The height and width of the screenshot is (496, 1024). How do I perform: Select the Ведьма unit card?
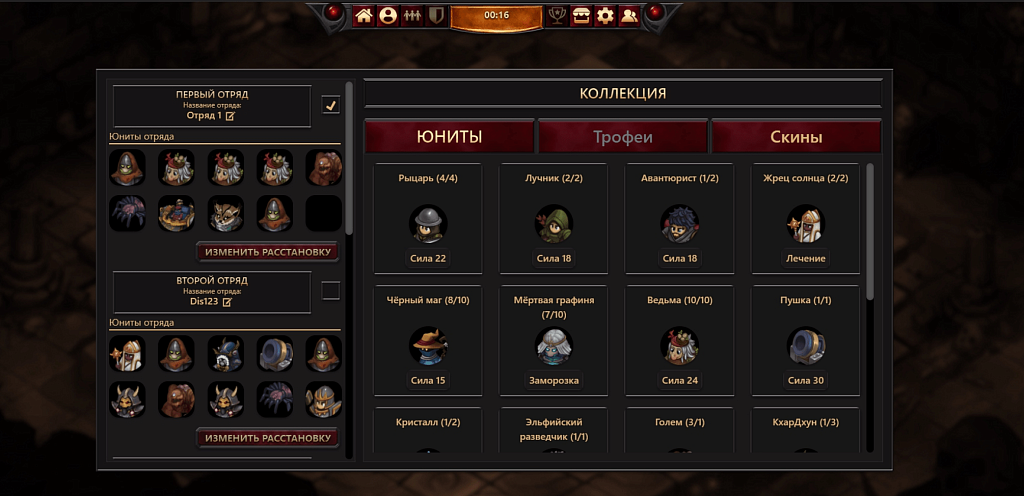pos(680,341)
